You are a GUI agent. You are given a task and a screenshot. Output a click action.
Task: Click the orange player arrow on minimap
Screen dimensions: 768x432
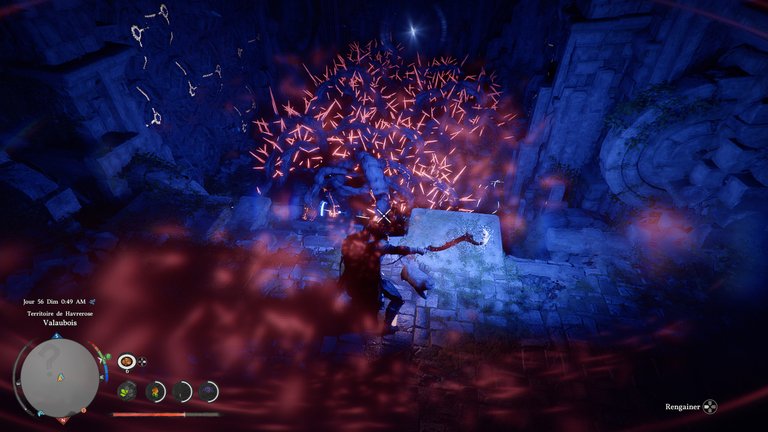point(60,378)
